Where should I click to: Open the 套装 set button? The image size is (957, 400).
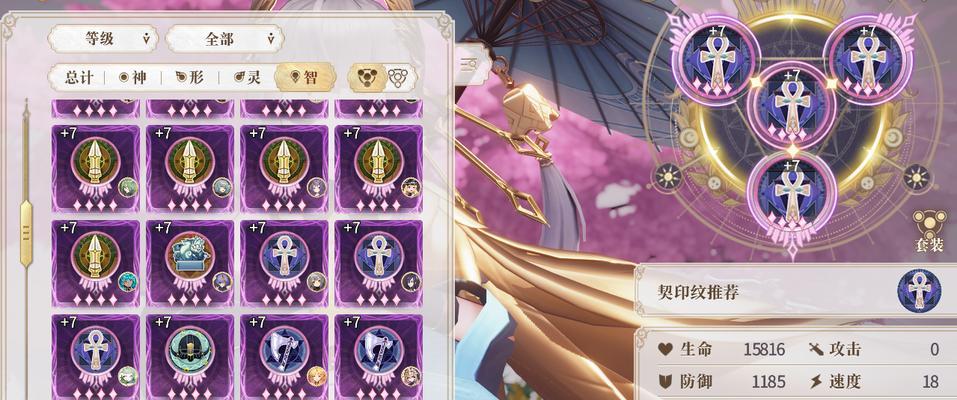pos(928,231)
